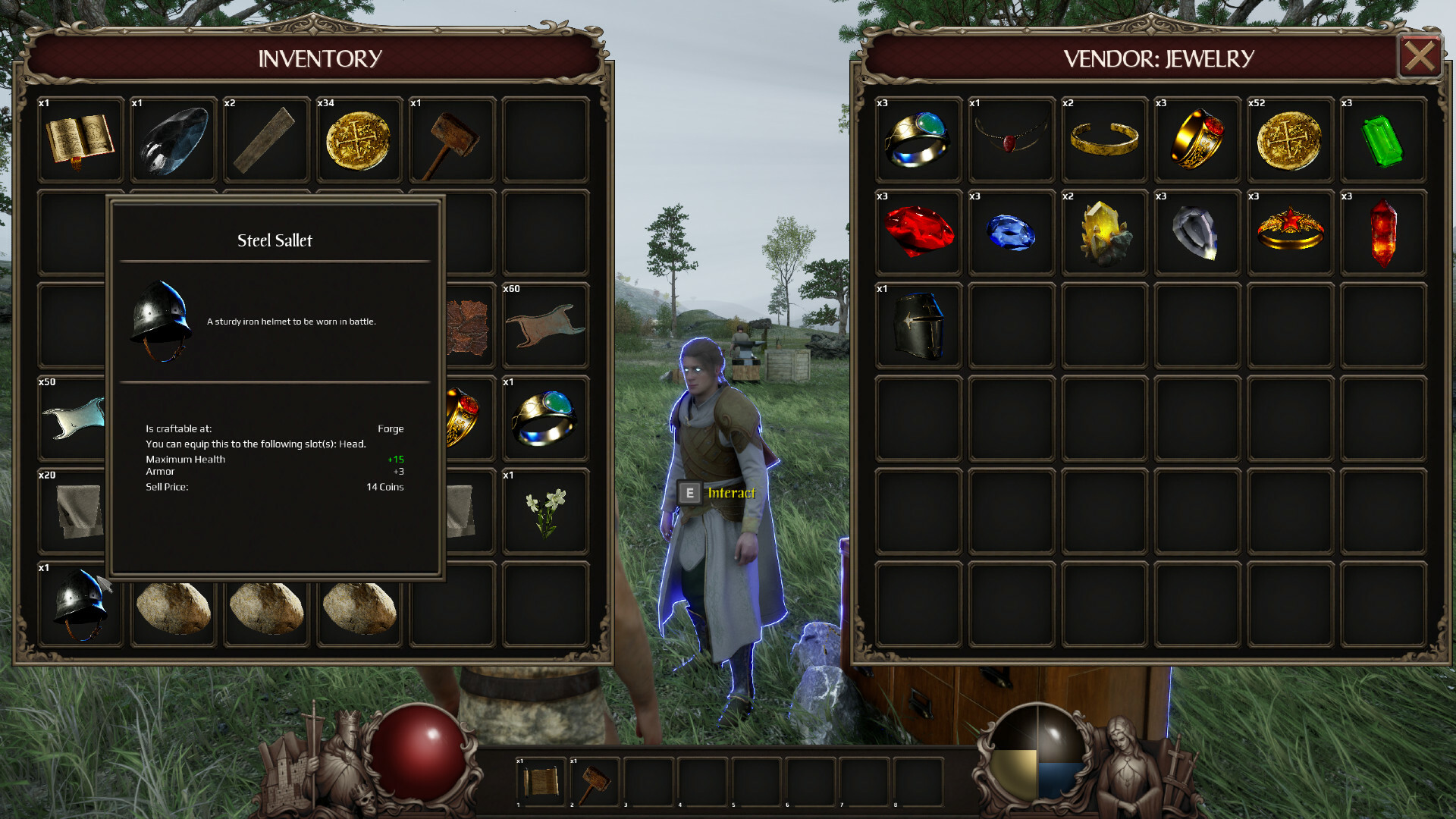Select the Steel Sallet helmet in player inventory
The width and height of the screenshot is (1456, 819).
81,603
